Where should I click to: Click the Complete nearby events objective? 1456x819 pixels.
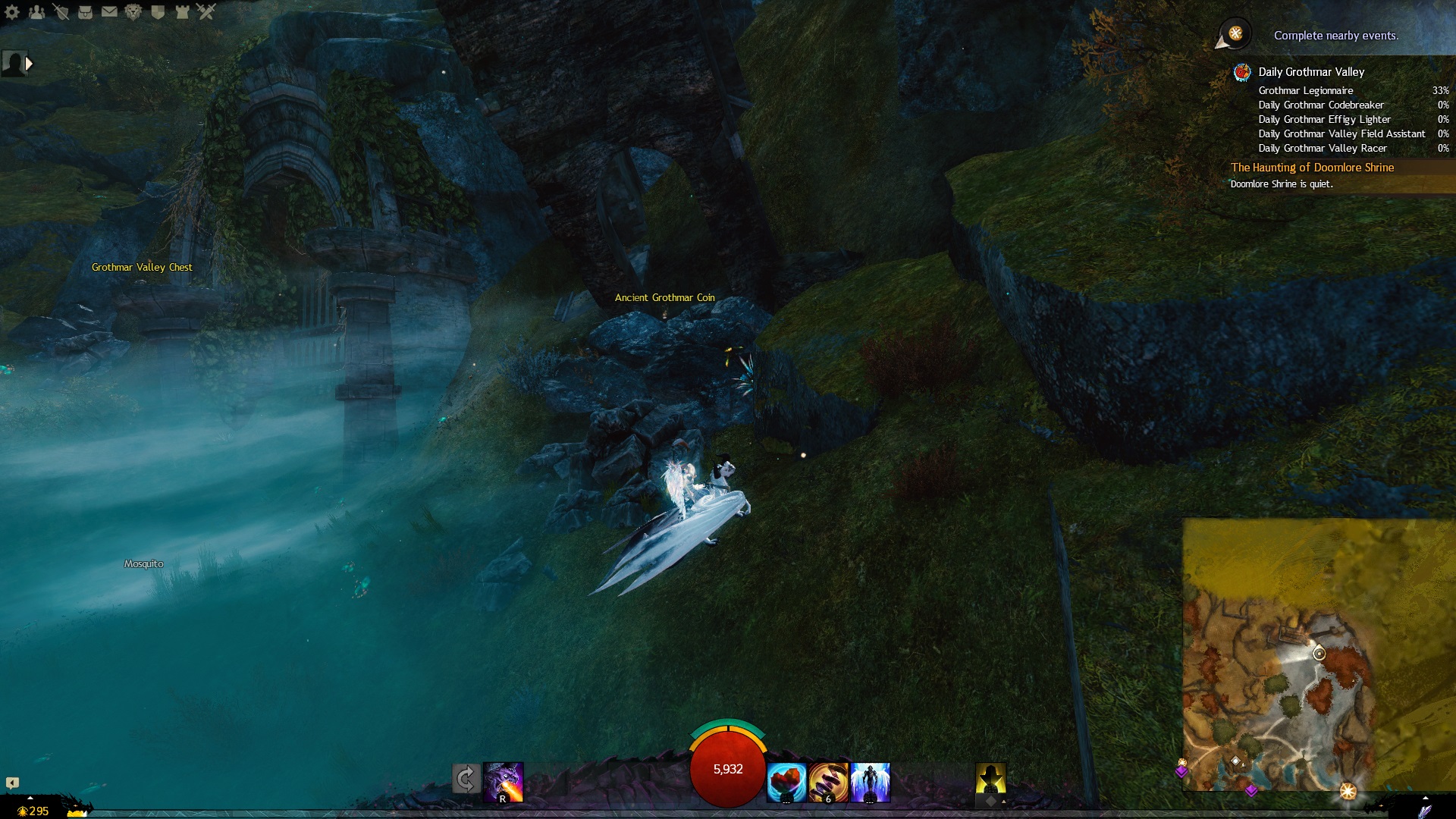1335,36
